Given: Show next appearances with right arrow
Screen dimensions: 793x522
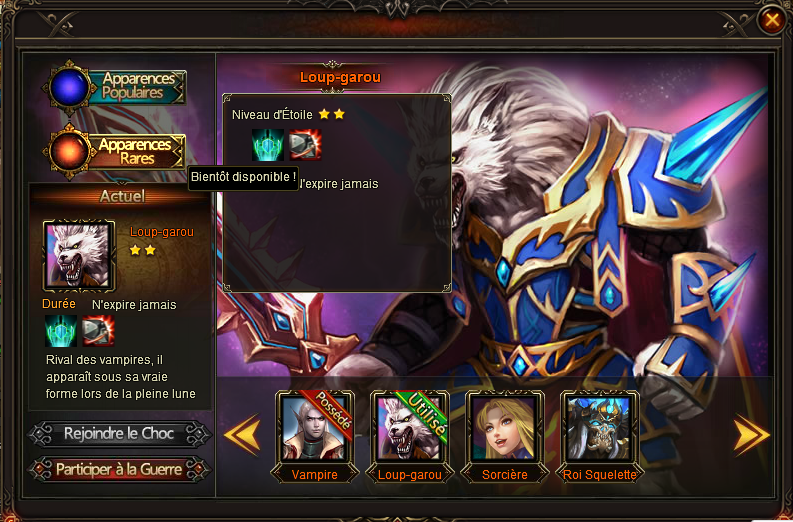Looking at the screenshot, I should (751, 435).
